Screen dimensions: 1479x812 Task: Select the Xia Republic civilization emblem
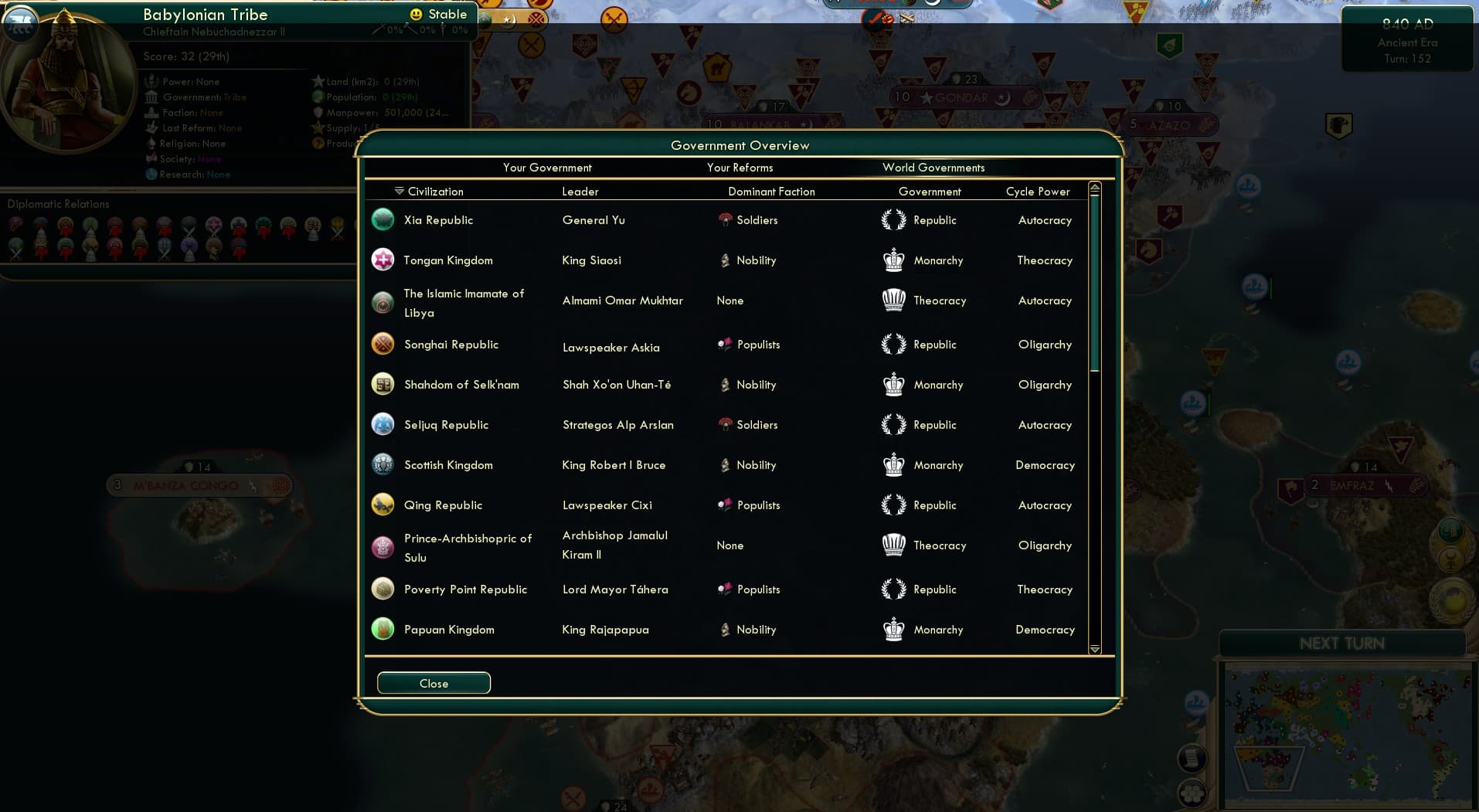382,219
